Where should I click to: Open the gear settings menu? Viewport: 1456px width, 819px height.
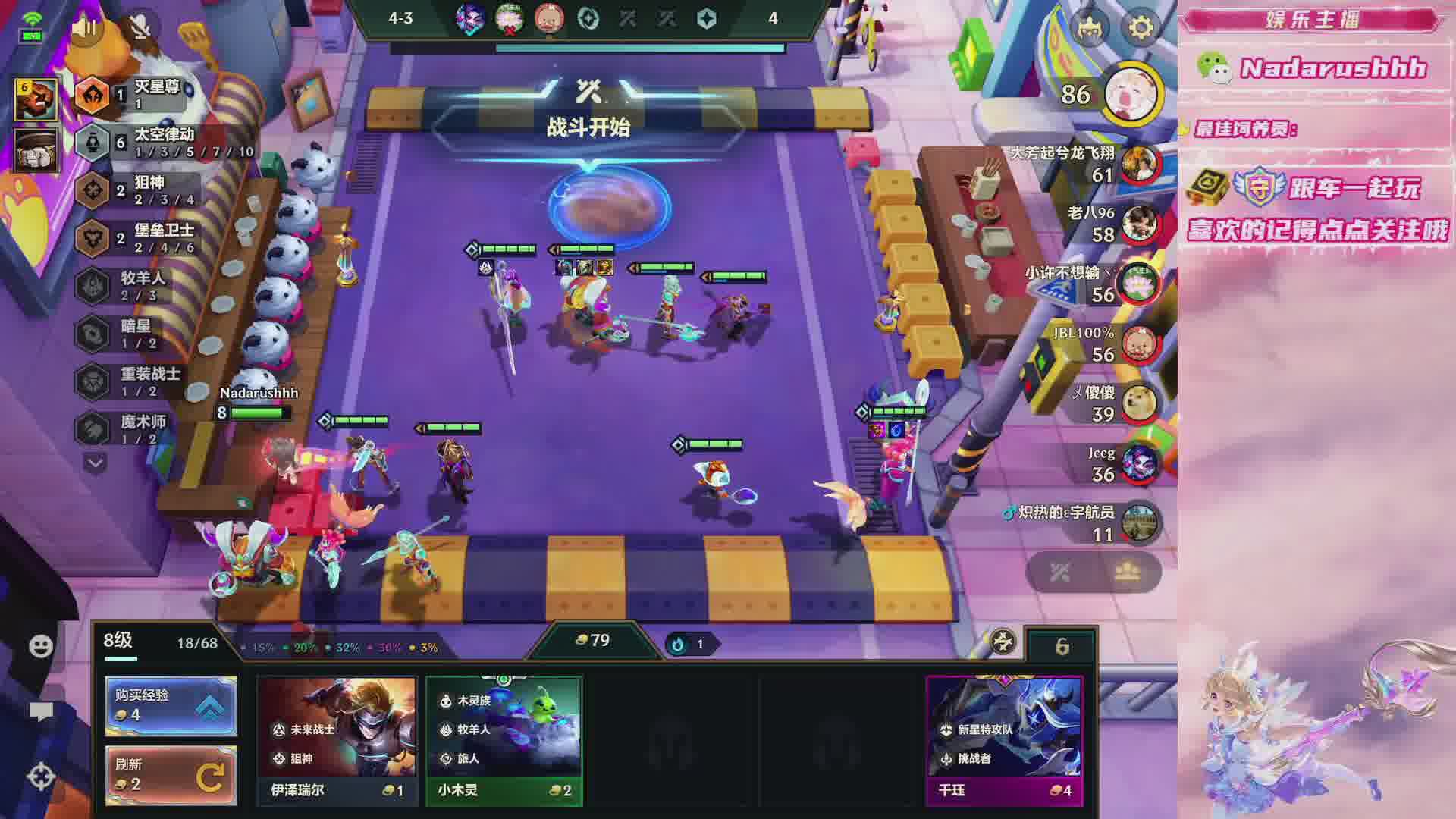point(1141,28)
